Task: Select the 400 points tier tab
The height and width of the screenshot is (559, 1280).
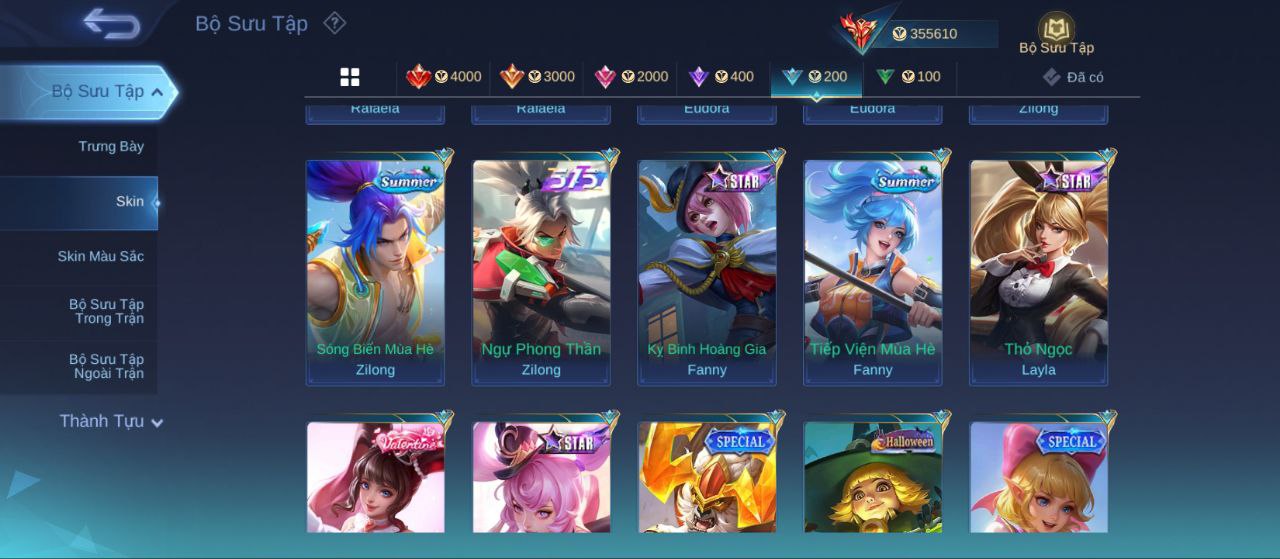Action: coord(721,77)
